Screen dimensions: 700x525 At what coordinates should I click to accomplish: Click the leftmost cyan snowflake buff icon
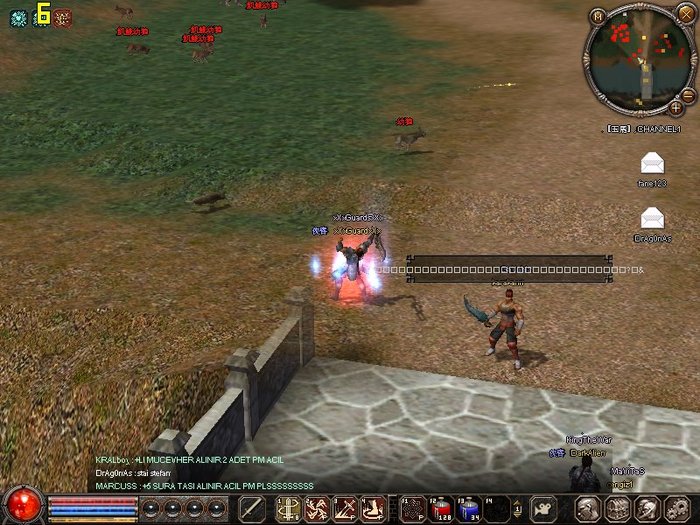pos(18,17)
